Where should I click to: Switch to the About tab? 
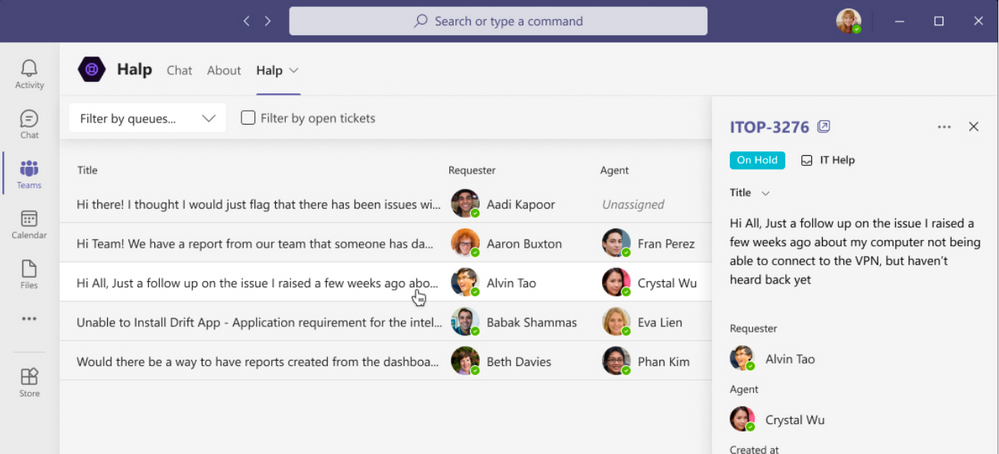[224, 70]
